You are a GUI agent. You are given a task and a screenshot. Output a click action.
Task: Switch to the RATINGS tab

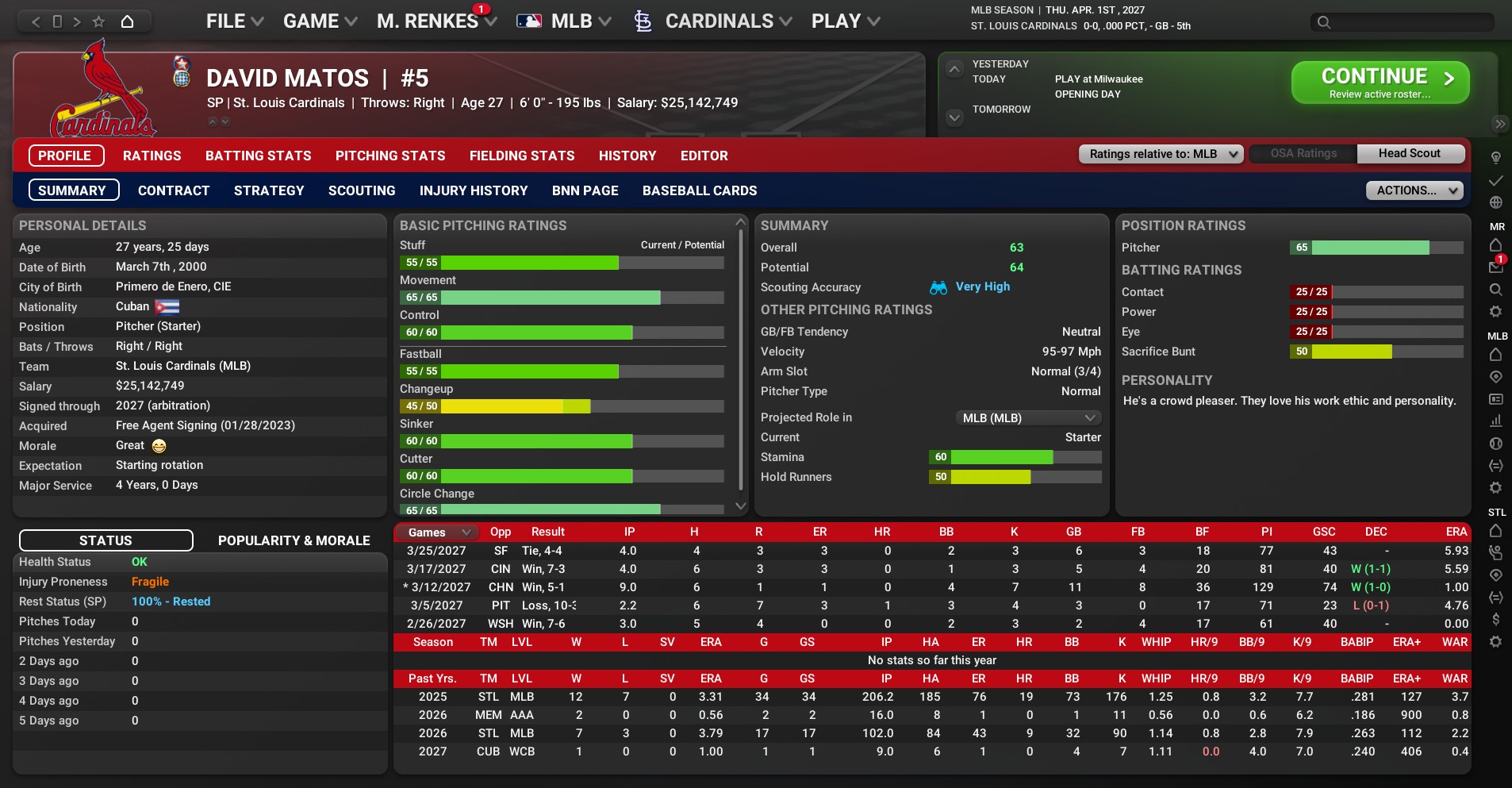point(152,156)
